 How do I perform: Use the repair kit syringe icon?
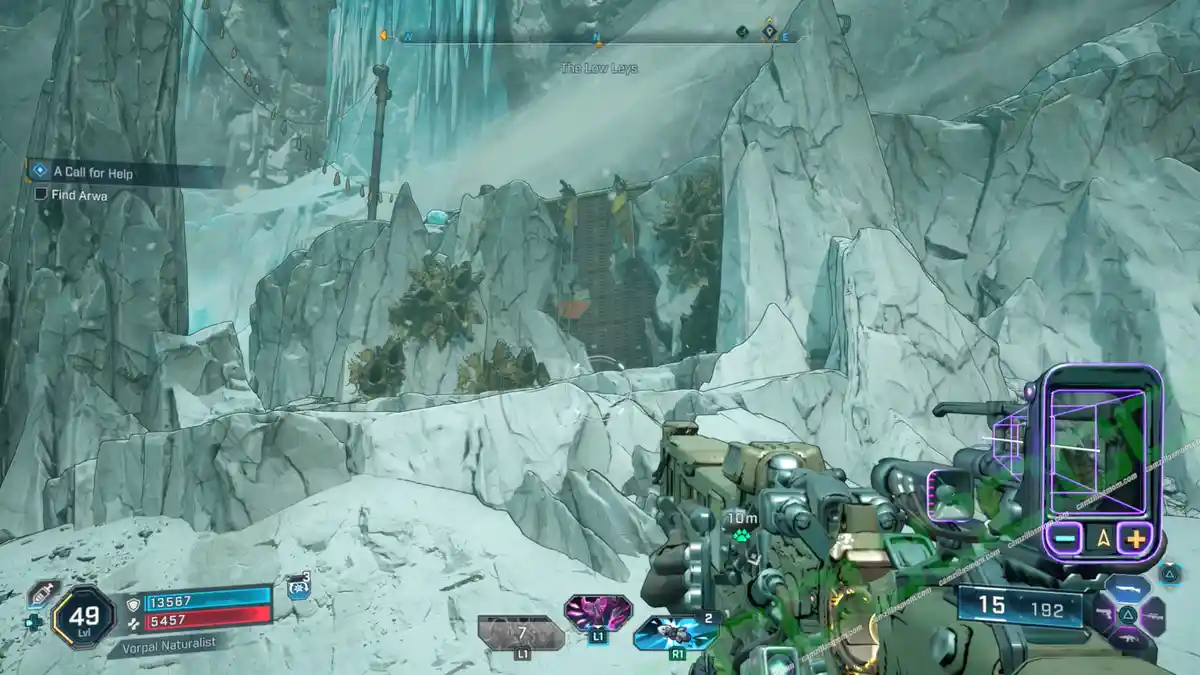coord(42,593)
